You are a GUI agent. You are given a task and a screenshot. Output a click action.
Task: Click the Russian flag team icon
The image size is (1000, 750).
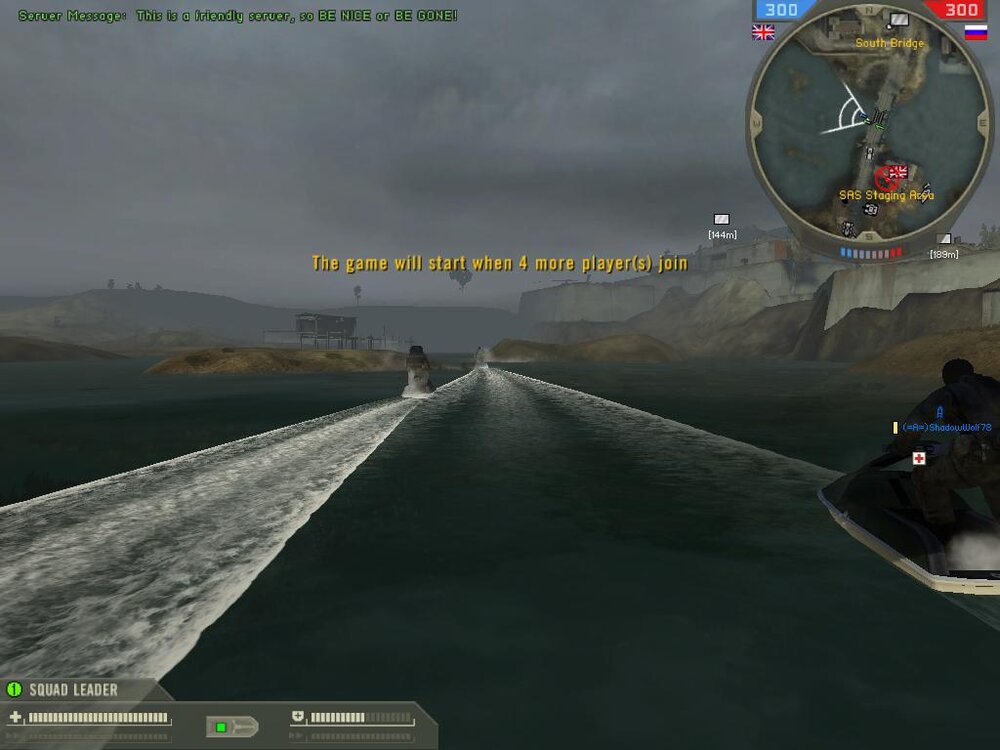pyautogui.click(x=976, y=32)
